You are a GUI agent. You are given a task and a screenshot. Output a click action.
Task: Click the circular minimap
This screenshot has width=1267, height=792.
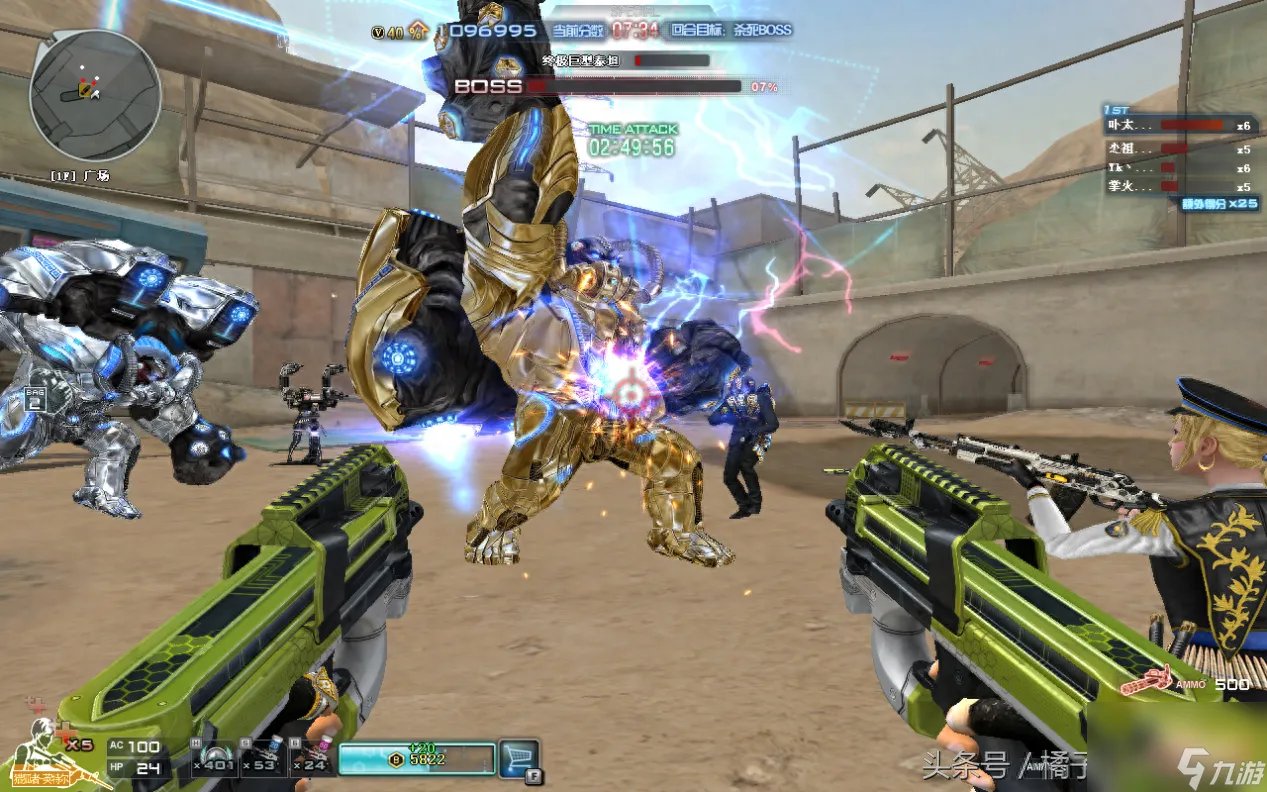95,95
